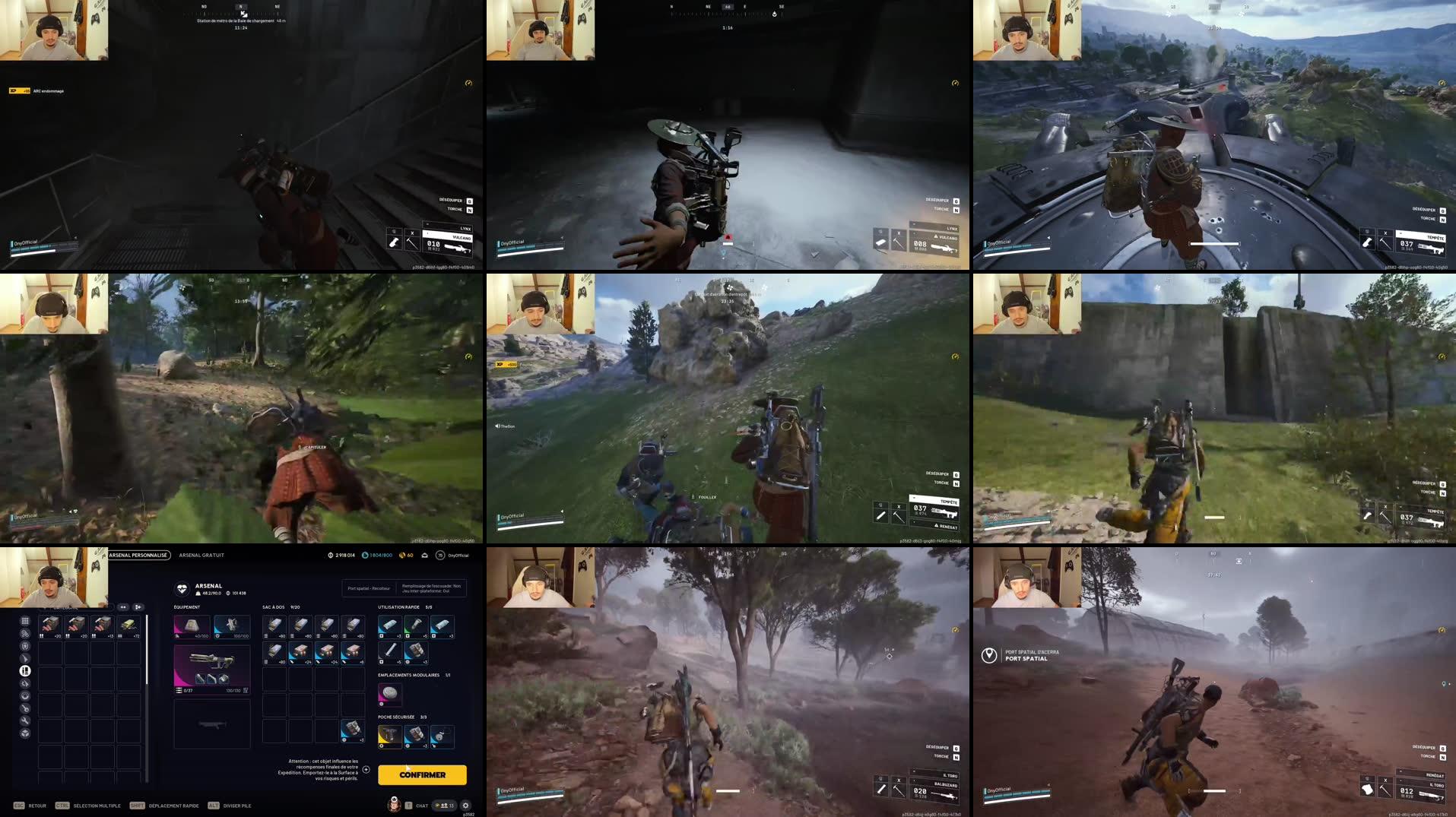Toggle the sort order control beside the category field
This screenshot has width=1456, height=817.
123,607
